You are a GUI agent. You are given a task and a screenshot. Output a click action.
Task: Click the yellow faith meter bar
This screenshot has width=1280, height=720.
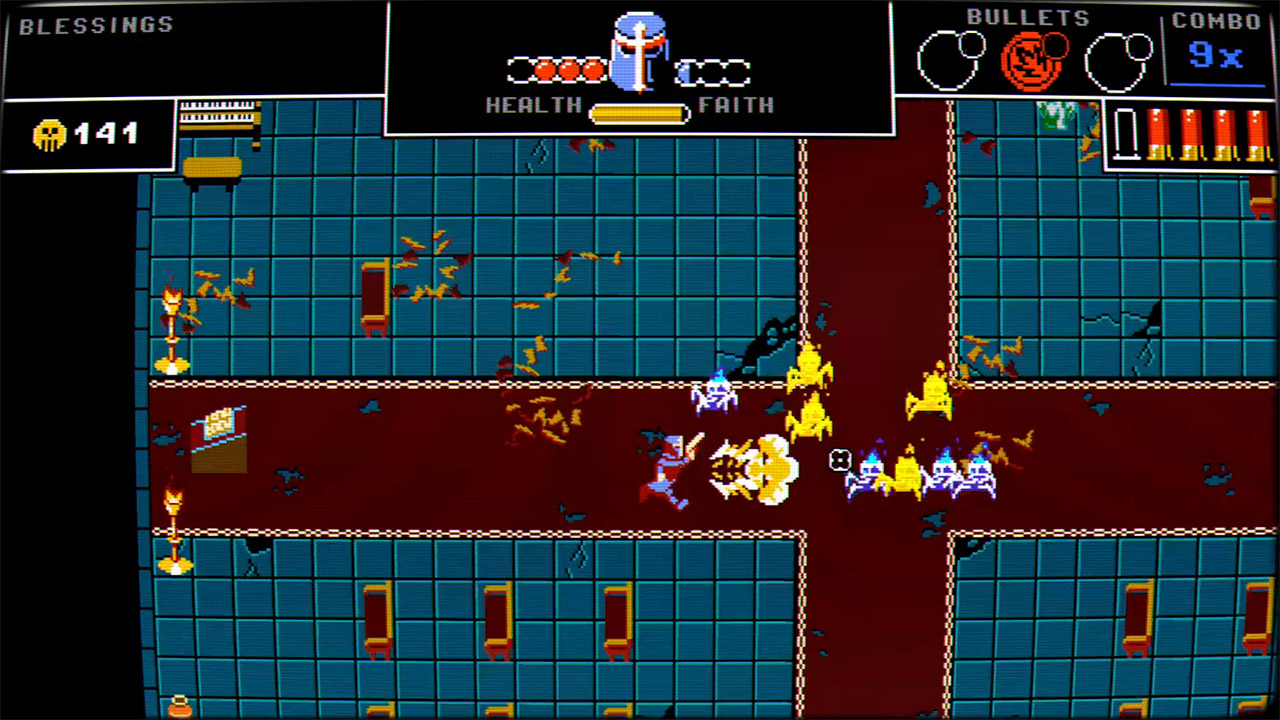point(637,113)
